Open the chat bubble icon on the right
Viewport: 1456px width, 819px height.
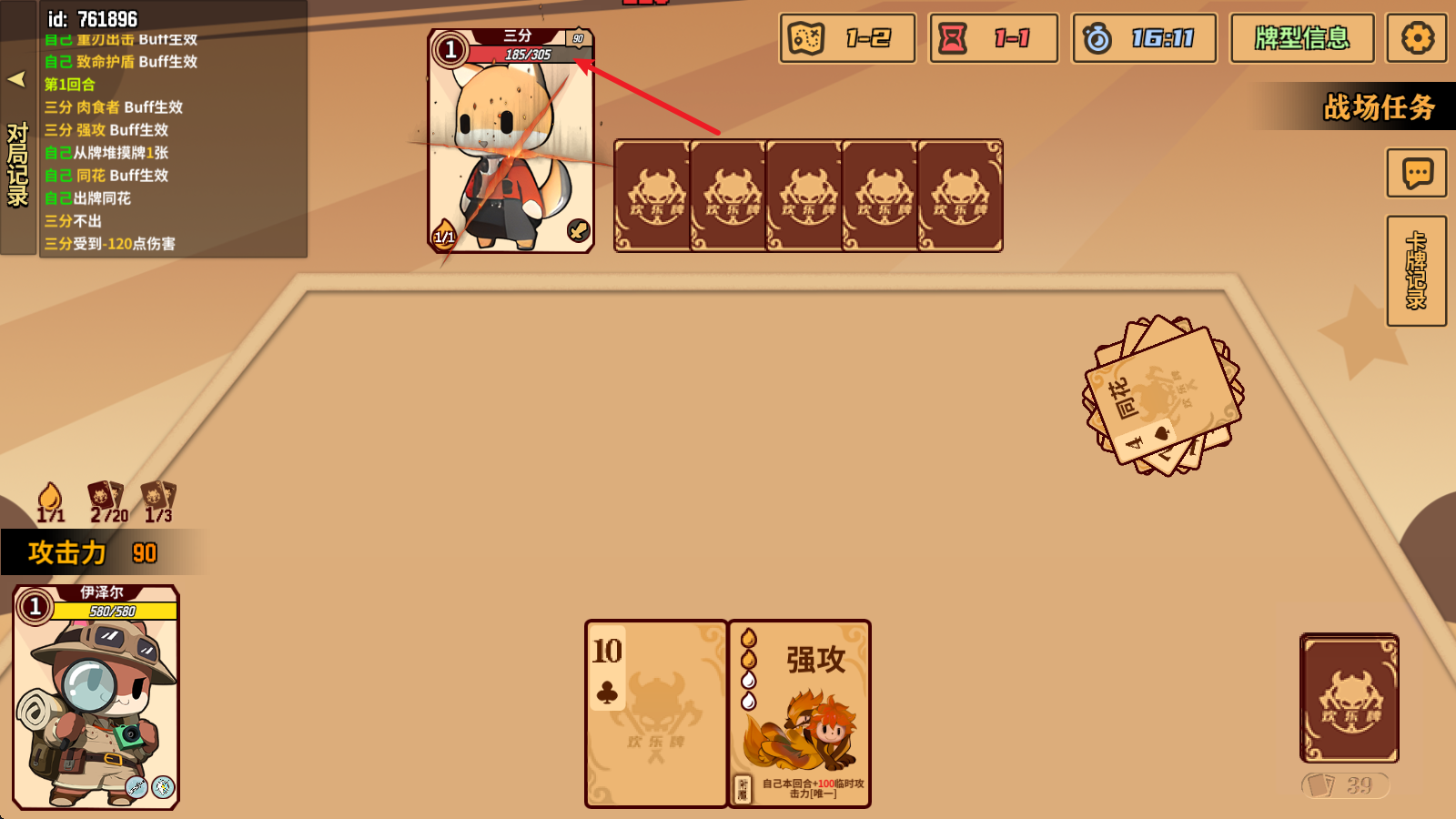1417,173
